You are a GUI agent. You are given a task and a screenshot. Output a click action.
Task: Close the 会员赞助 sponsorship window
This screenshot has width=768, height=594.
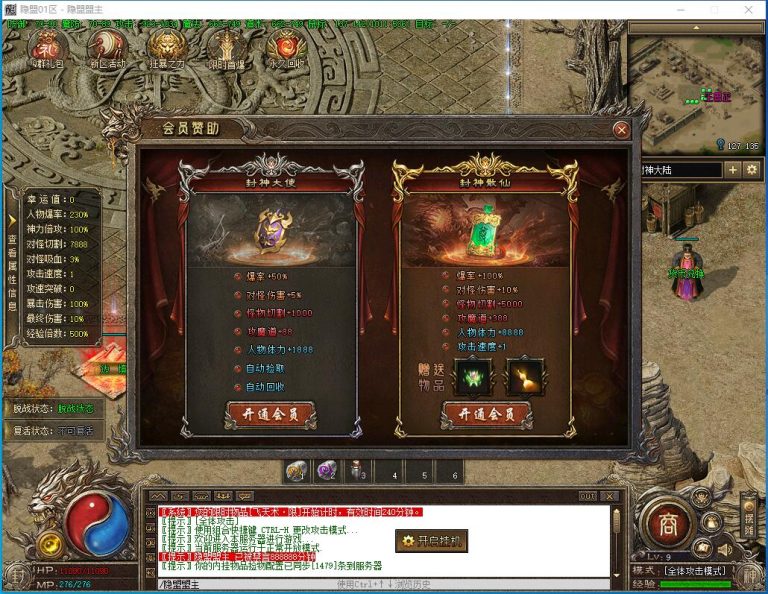click(622, 130)
